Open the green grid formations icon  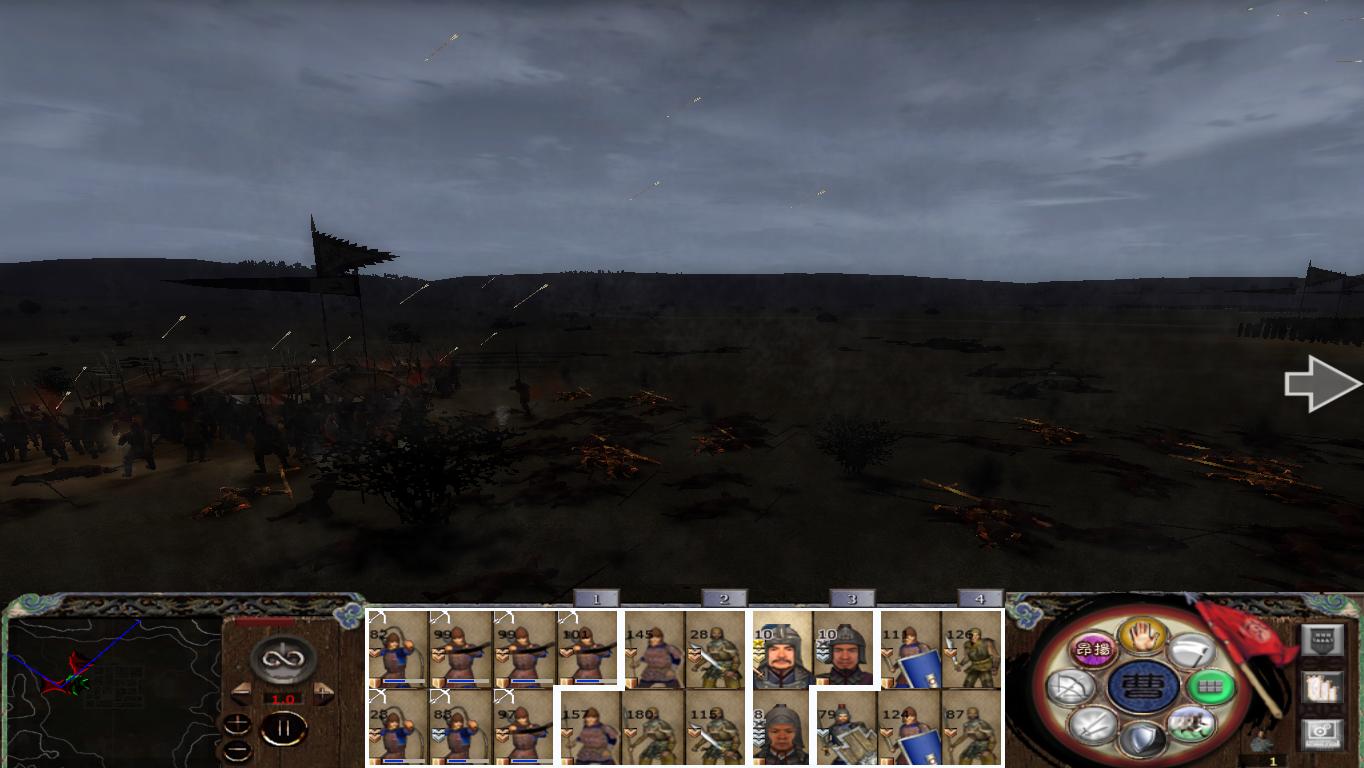point(1211,687)
